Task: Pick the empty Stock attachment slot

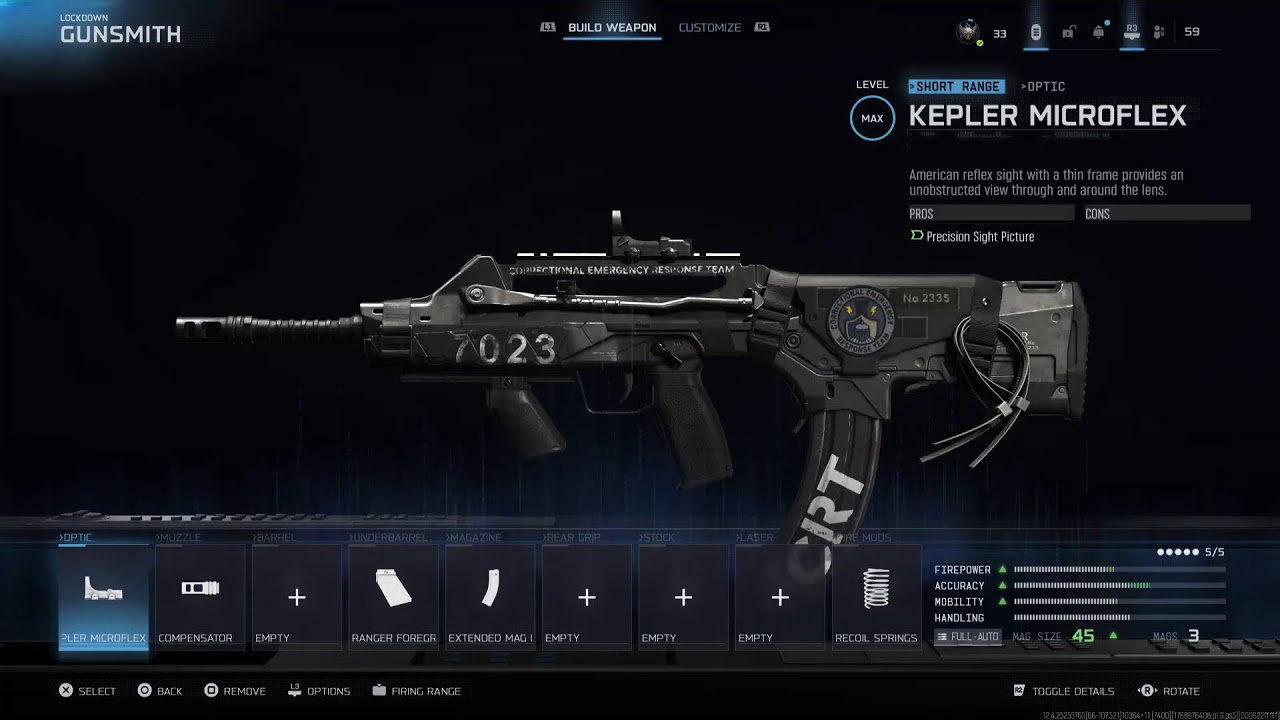Action: click(x=683, y=597)
